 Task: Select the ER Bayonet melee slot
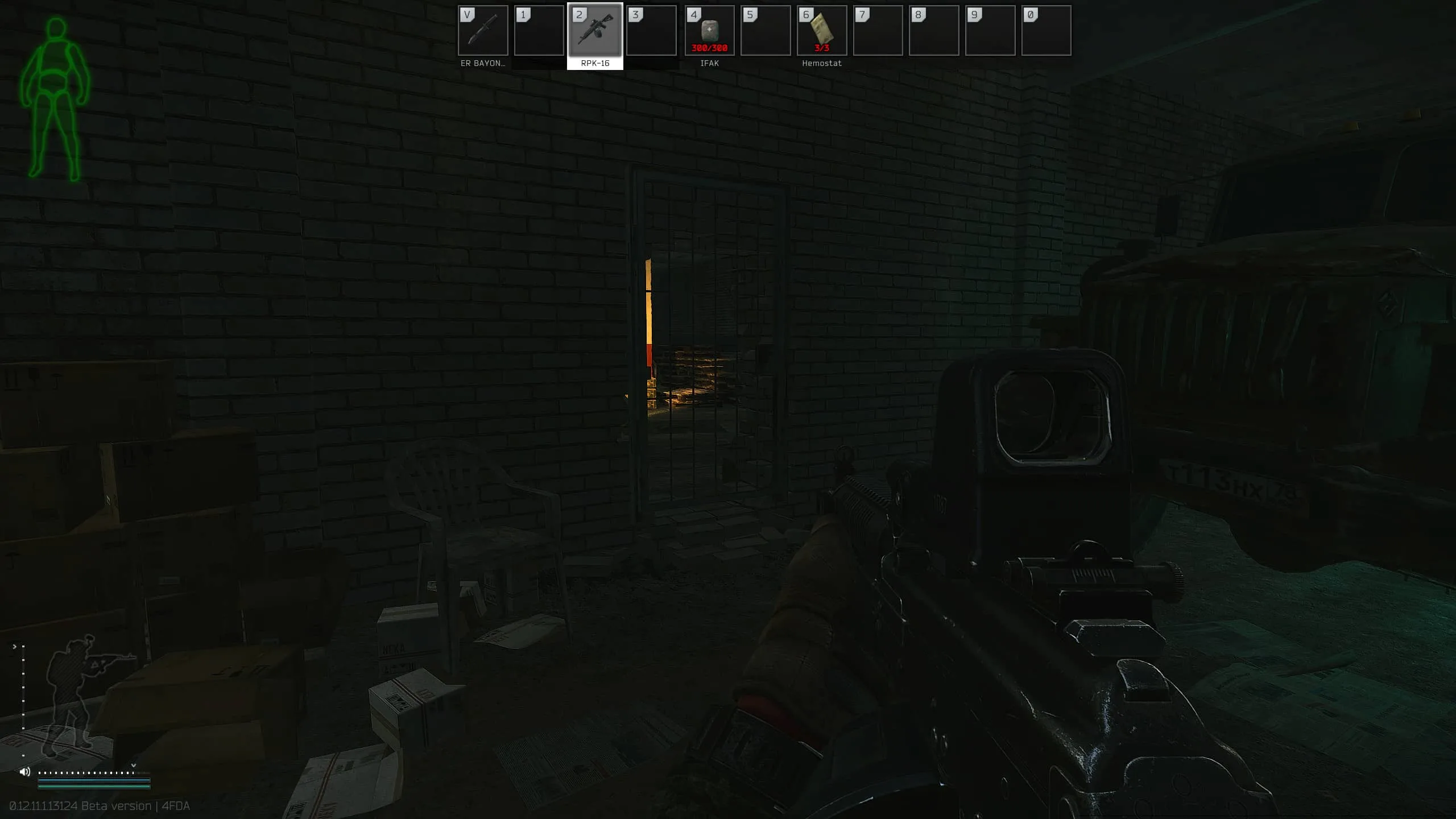pos(482,31)
